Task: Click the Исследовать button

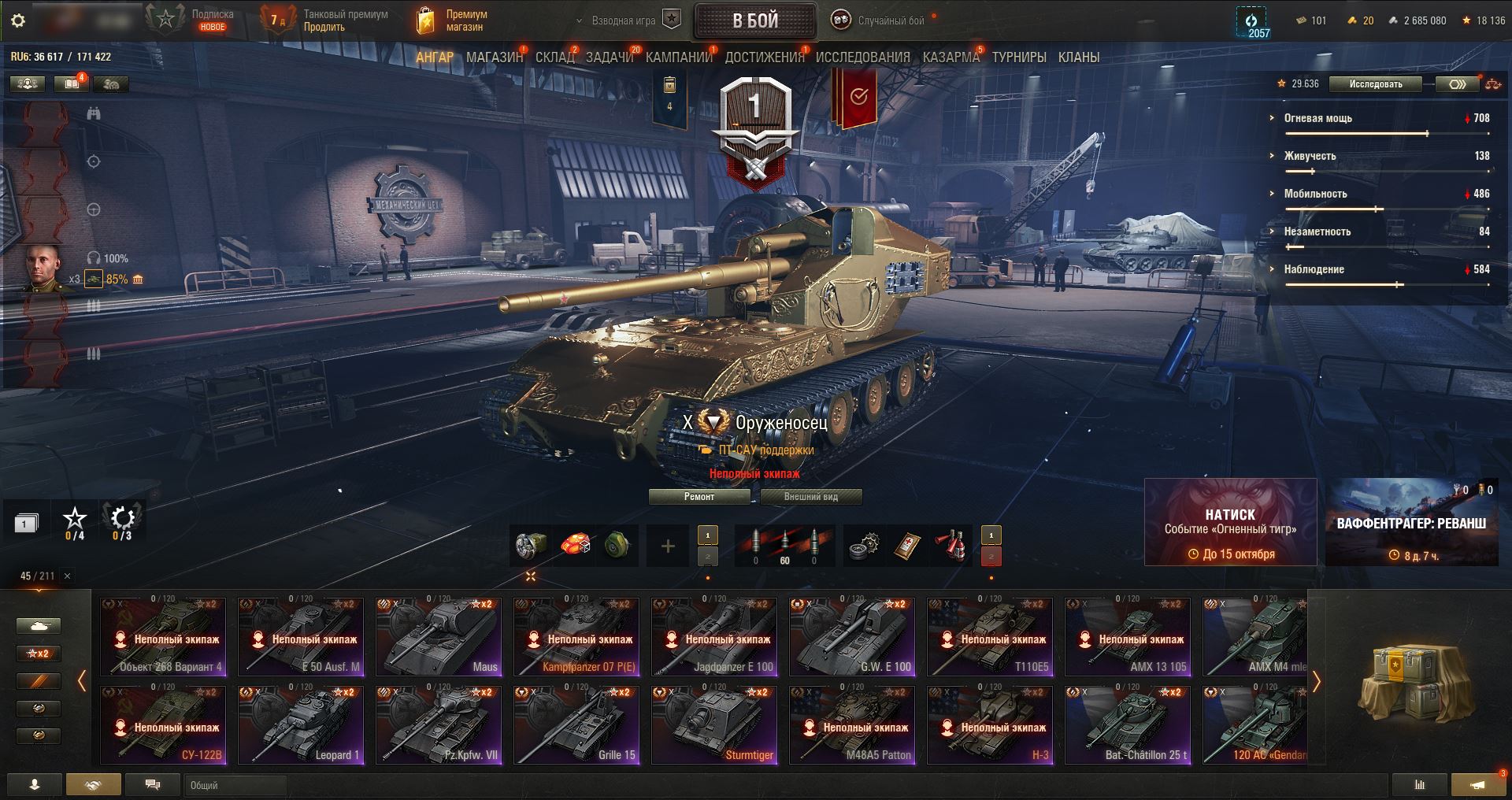Action: (x=1375, y=84)
